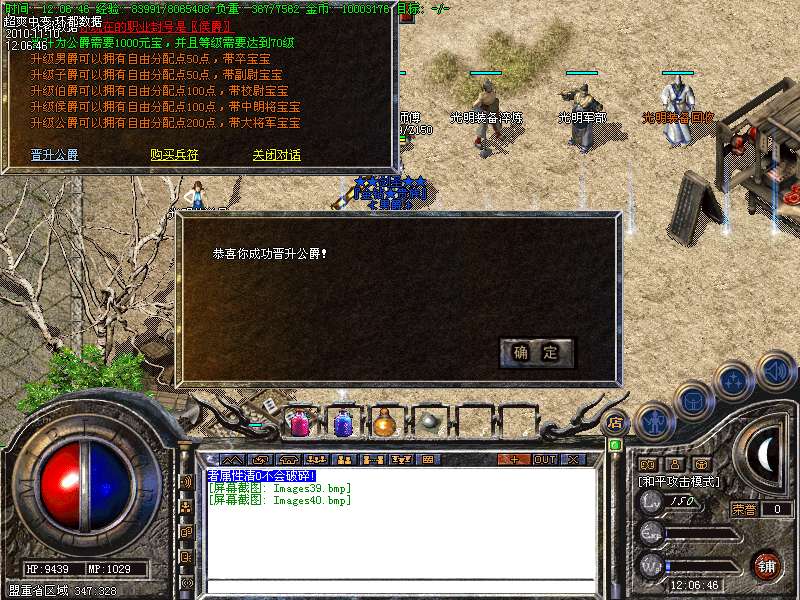
Task: Use the blue potion in the belt
Action: pyautogui.click(x=342, y=423)
